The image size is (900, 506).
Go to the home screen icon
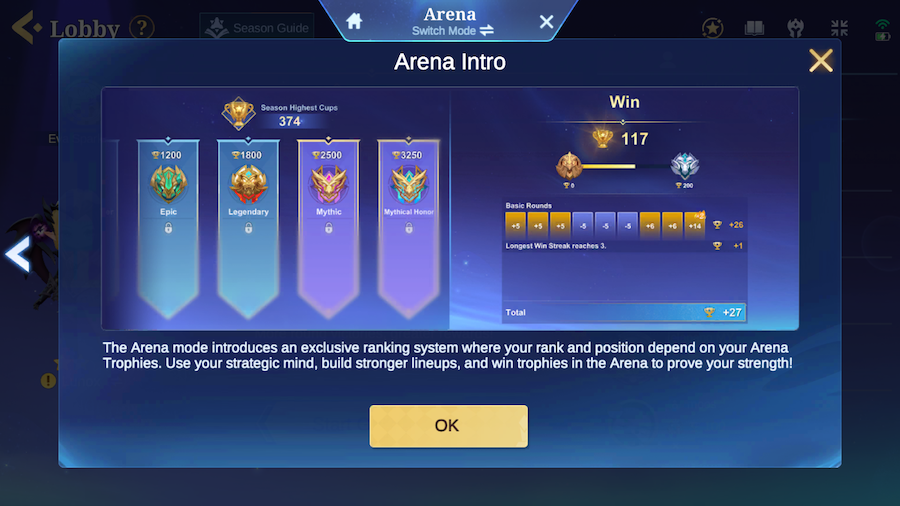click(353, 21)
